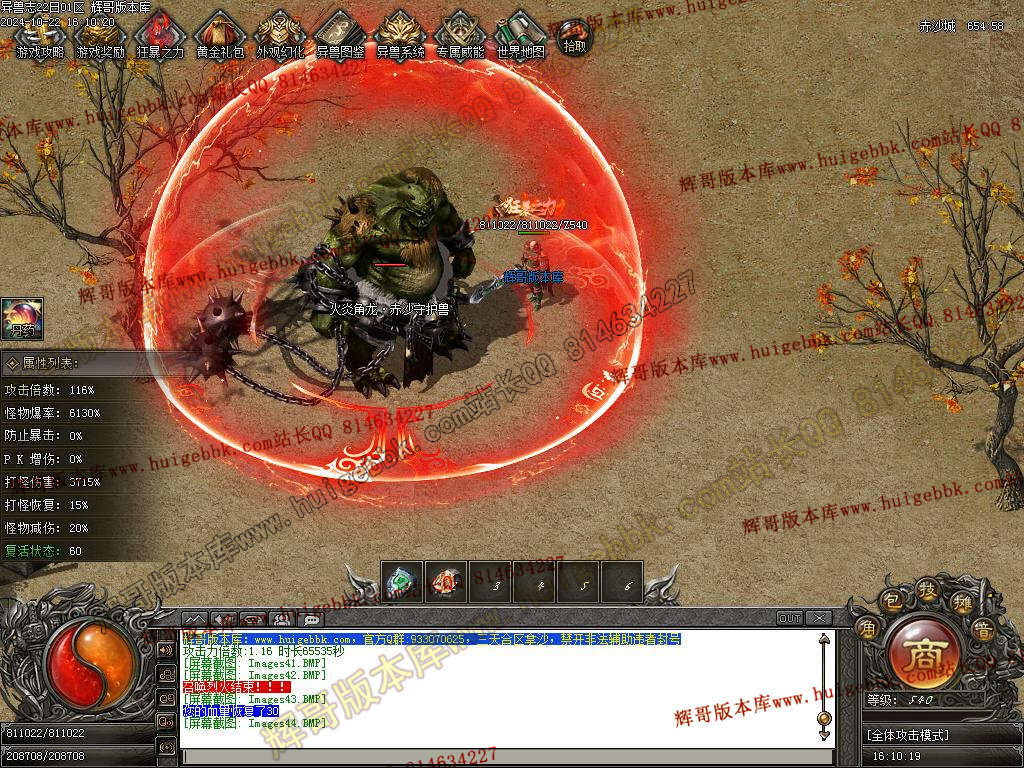Open the 游戏攻略 game guide

click(41, 37)
